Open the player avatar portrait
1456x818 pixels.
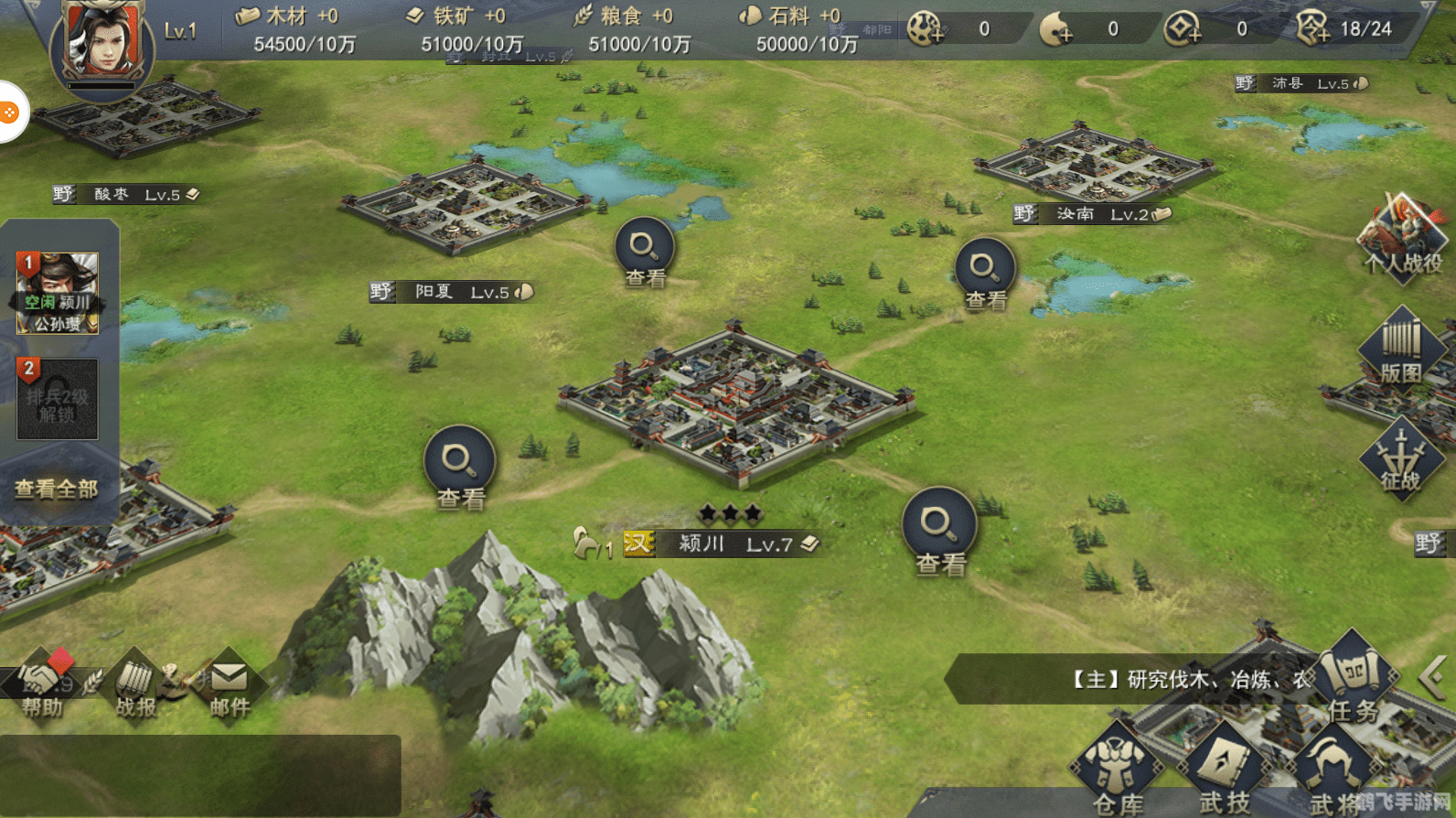[103, 41]
